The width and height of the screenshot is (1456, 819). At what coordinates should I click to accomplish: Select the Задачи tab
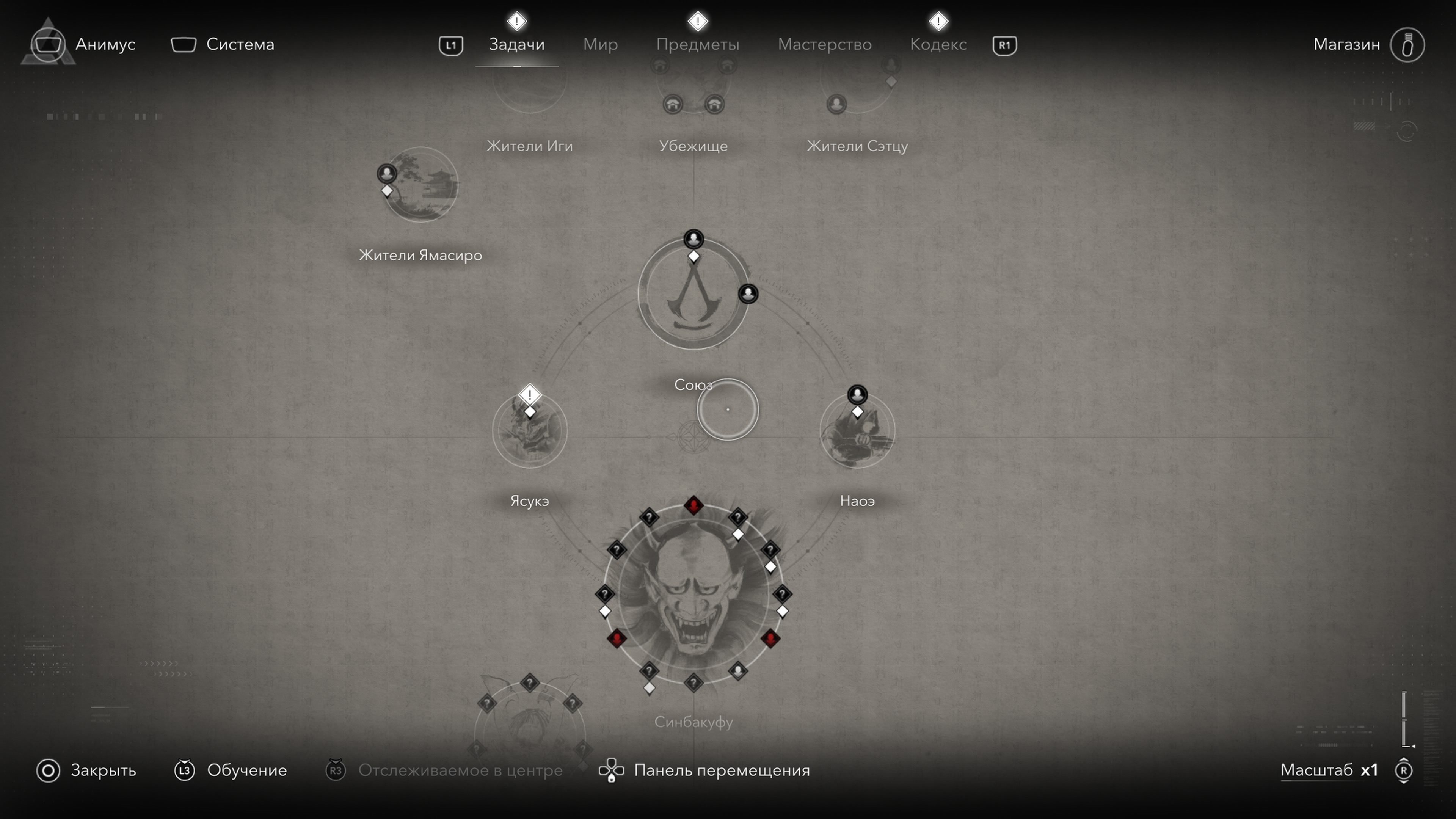pyautogui.click(x=516, y=45)
